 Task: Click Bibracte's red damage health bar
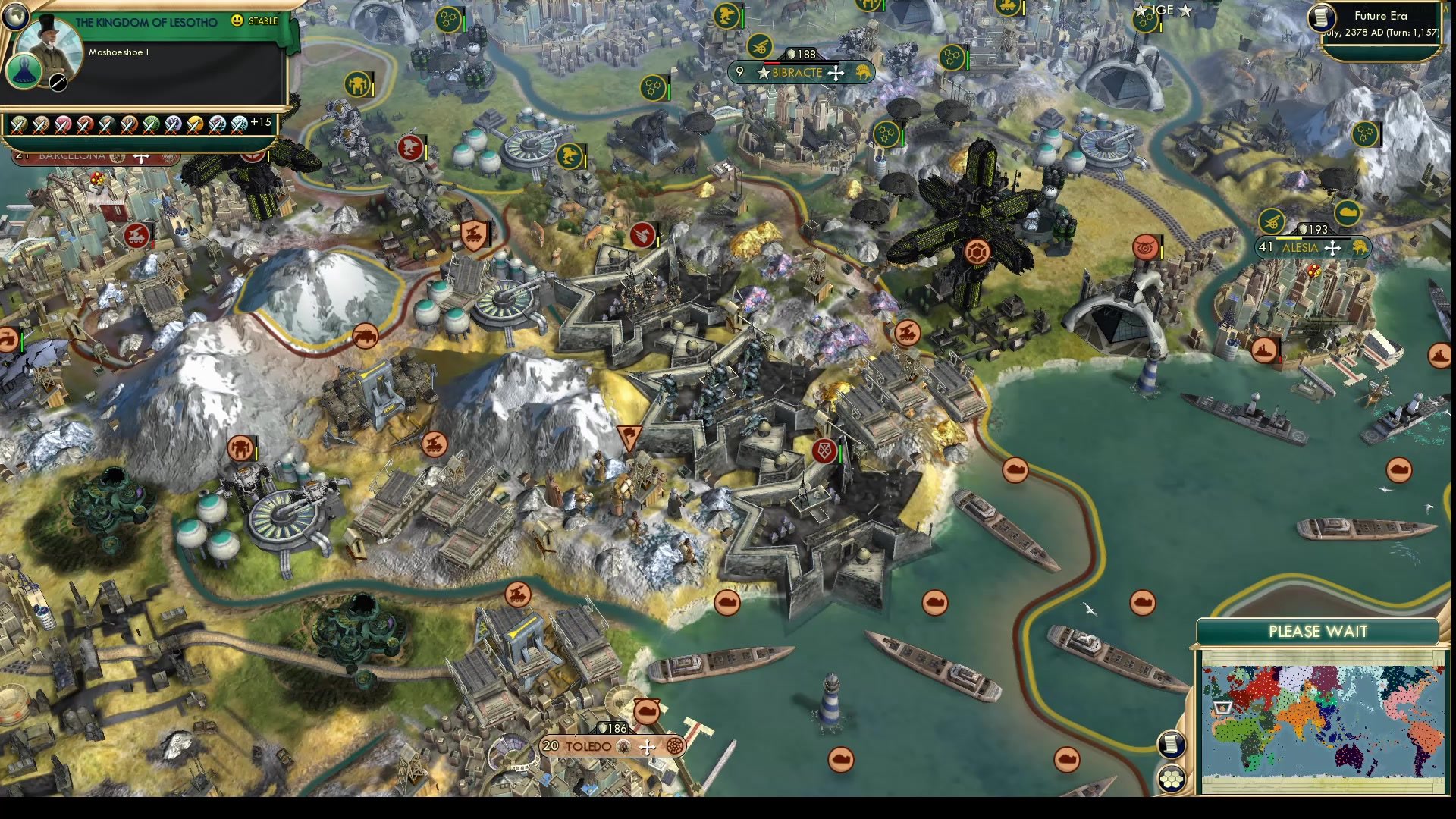click(772, 63)
